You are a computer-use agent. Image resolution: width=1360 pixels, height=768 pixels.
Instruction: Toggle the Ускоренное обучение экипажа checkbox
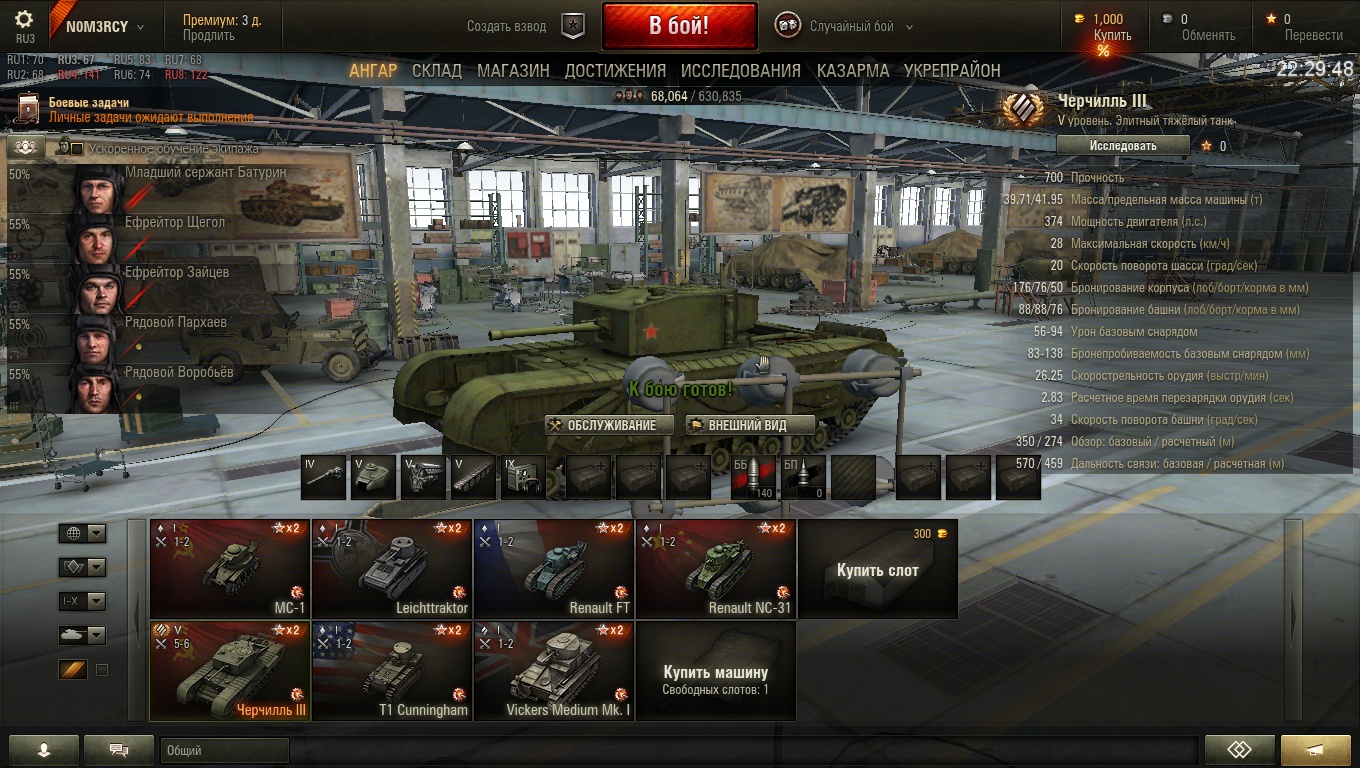[x=77, y=149]
